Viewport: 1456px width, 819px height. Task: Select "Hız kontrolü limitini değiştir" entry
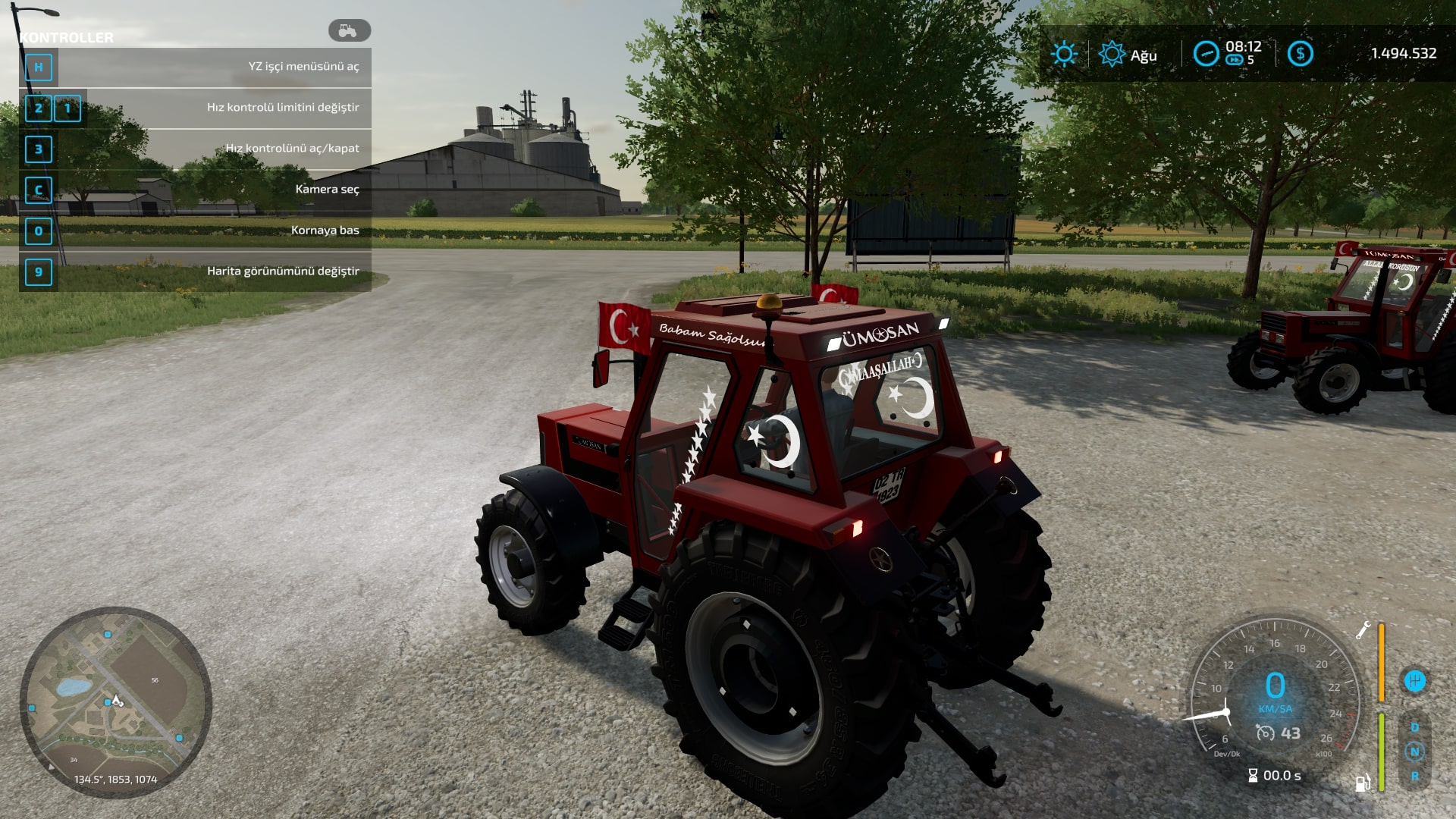(196, 108)
